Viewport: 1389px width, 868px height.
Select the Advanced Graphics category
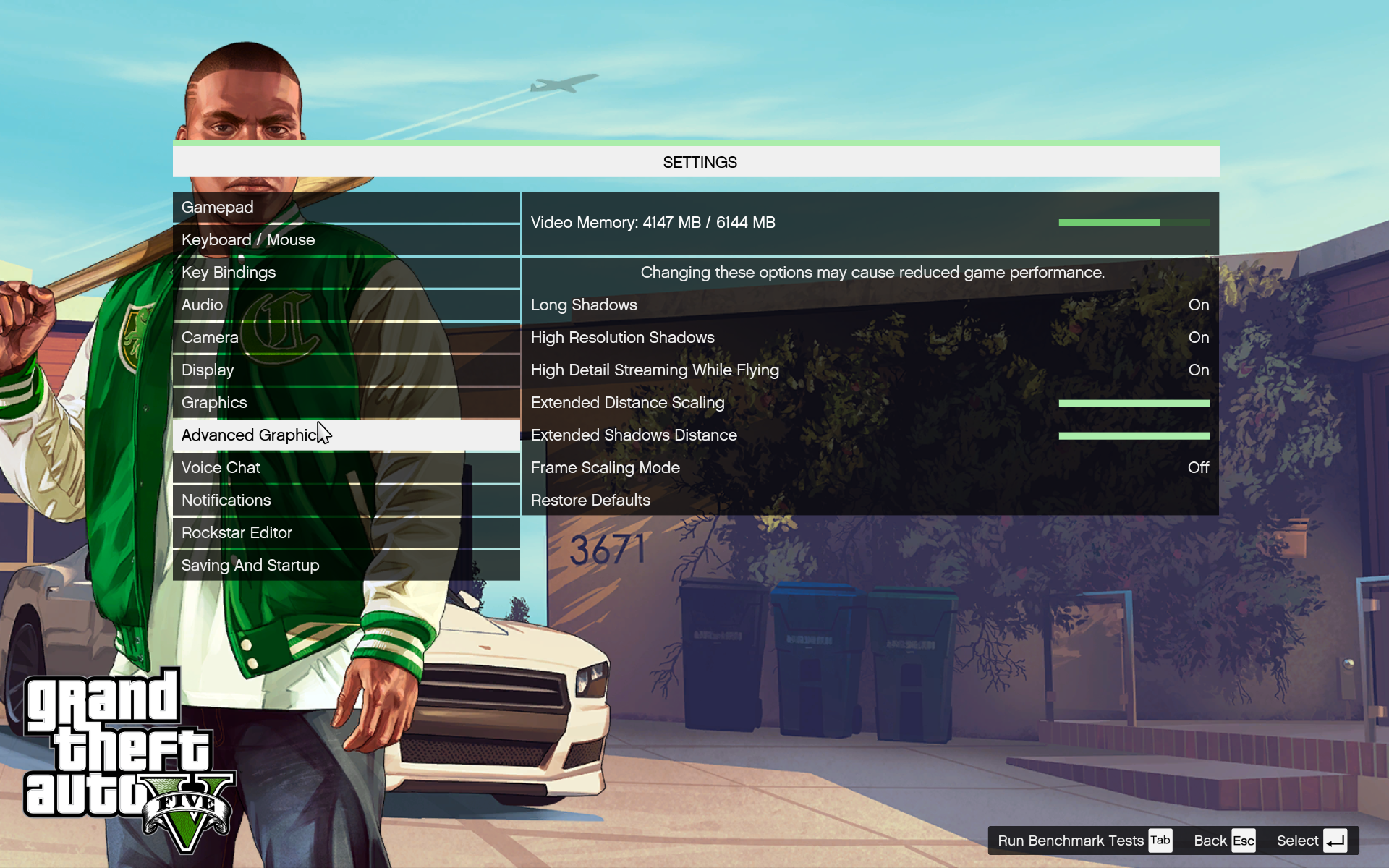(346, 435)
